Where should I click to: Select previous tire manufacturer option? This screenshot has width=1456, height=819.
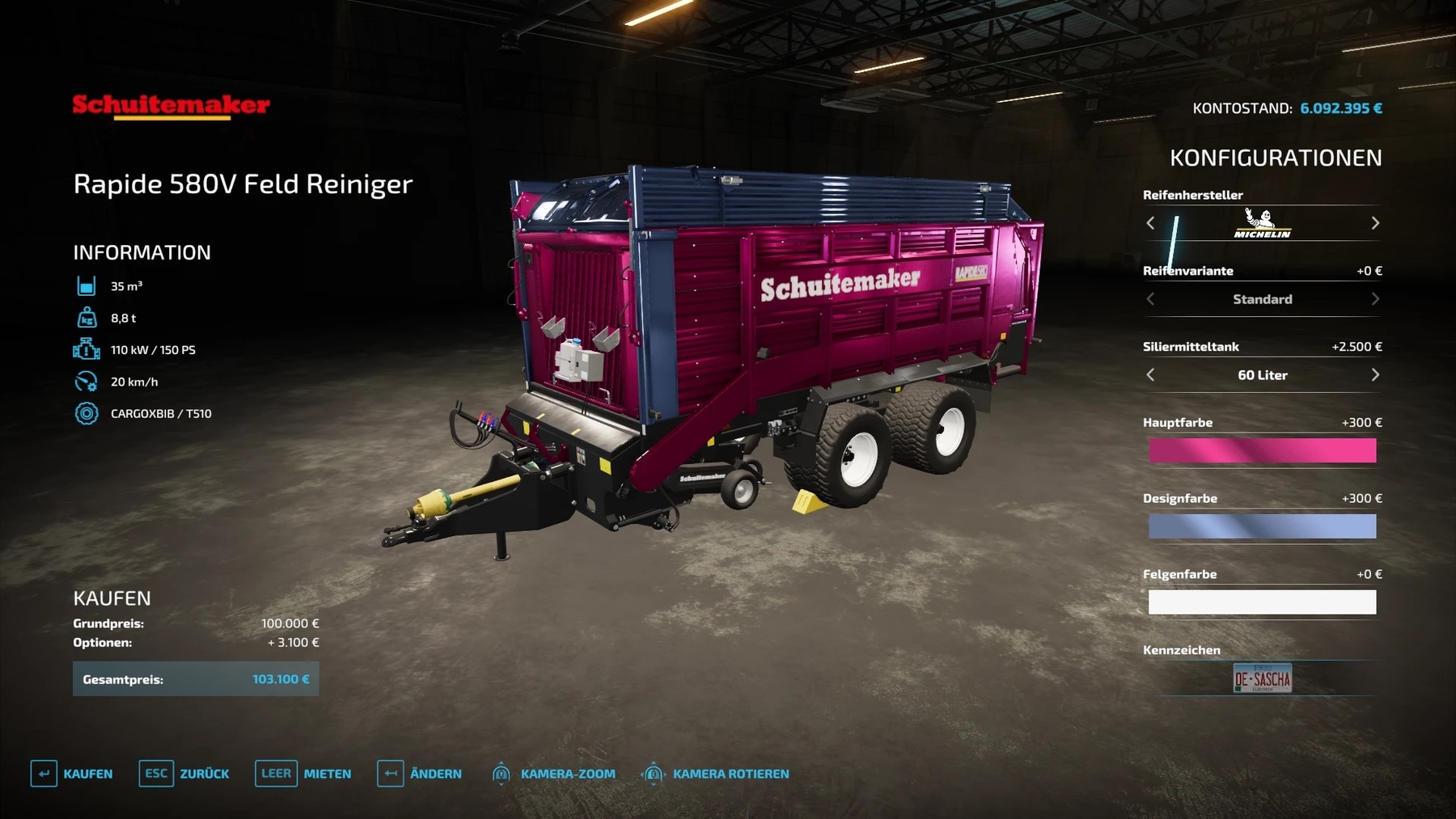(x=1150, y=223)
